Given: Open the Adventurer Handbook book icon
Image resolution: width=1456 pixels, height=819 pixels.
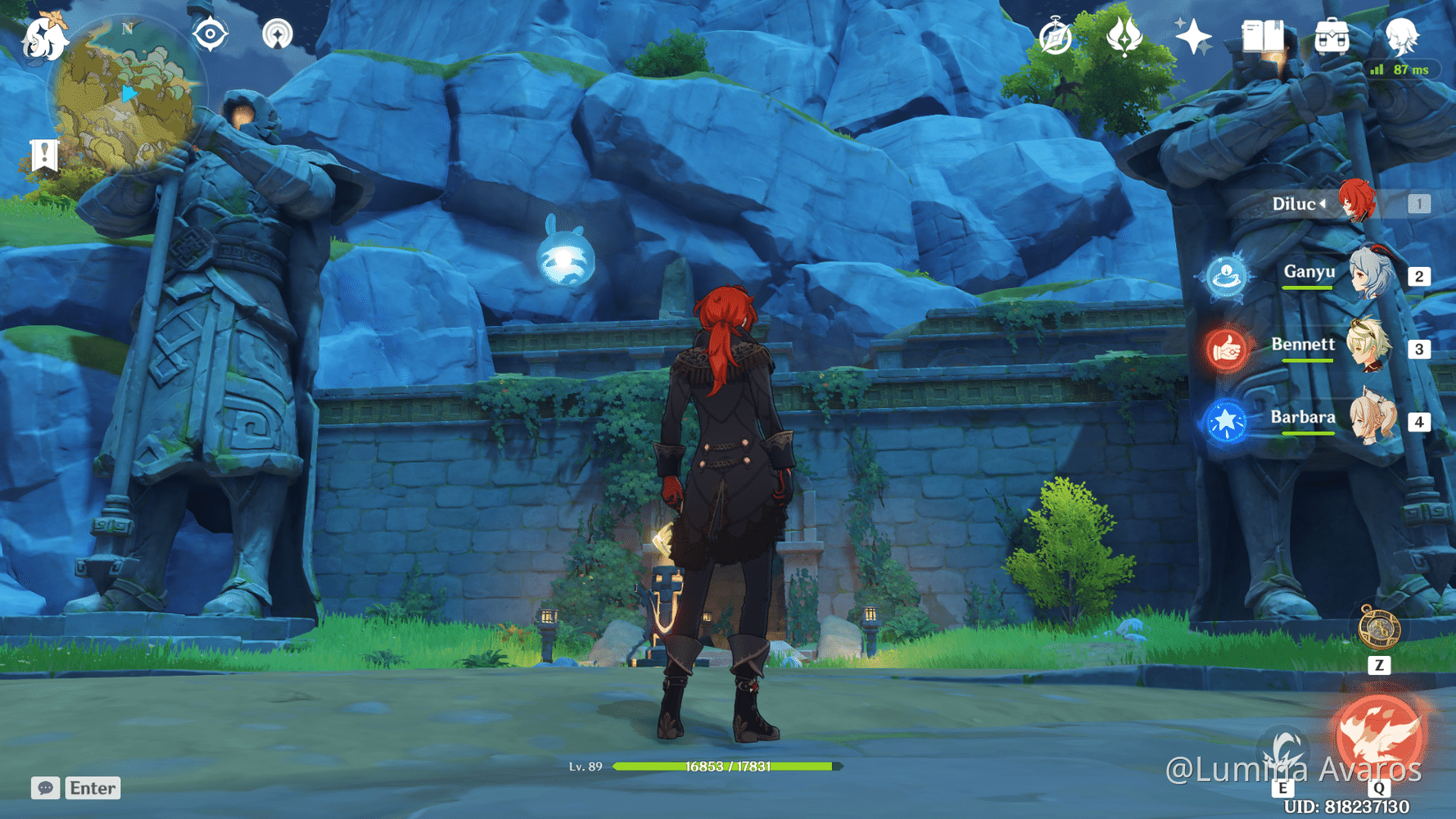Looking at the screenshot, I should coord(1262,35).
